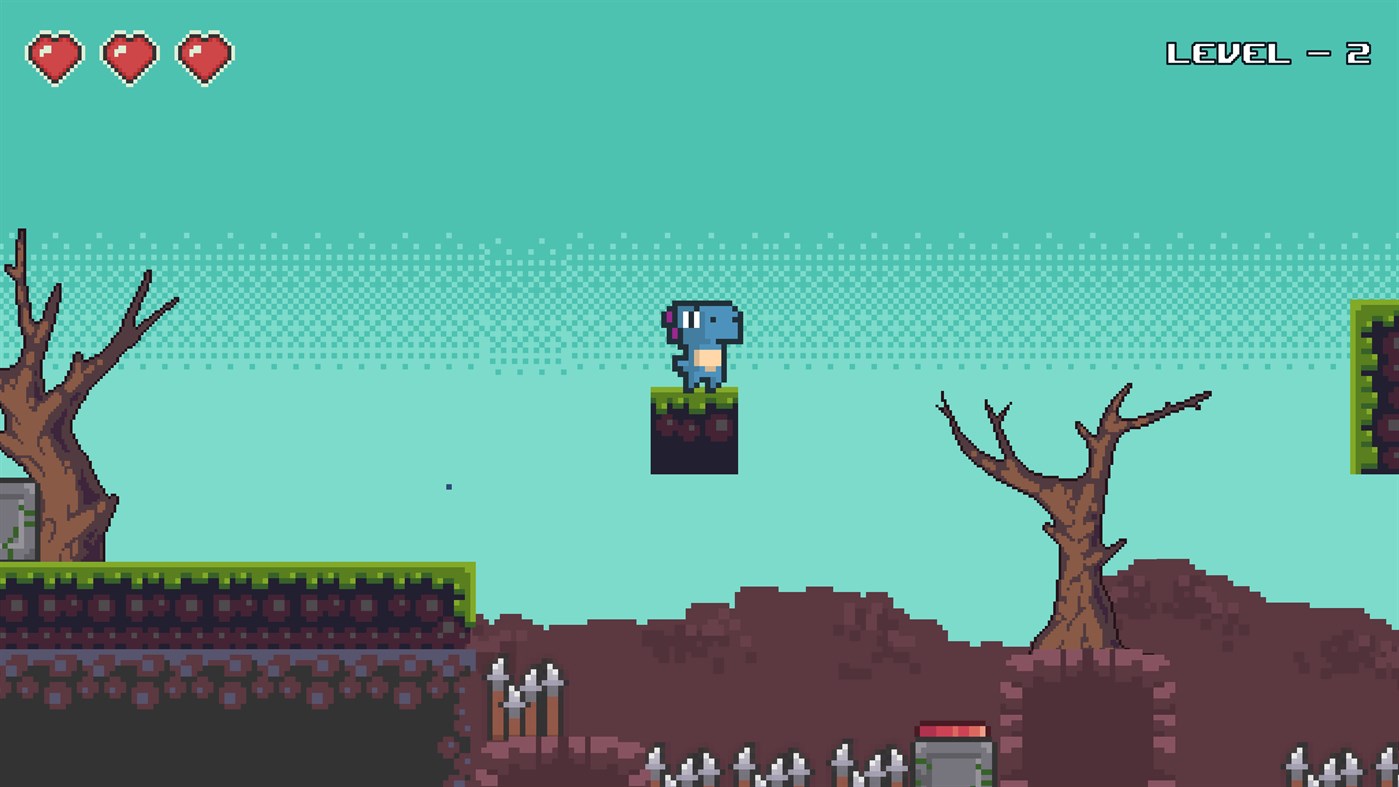Click the first heart icon
This screenshot has width=1399, height=787.
tap(56, 56)
